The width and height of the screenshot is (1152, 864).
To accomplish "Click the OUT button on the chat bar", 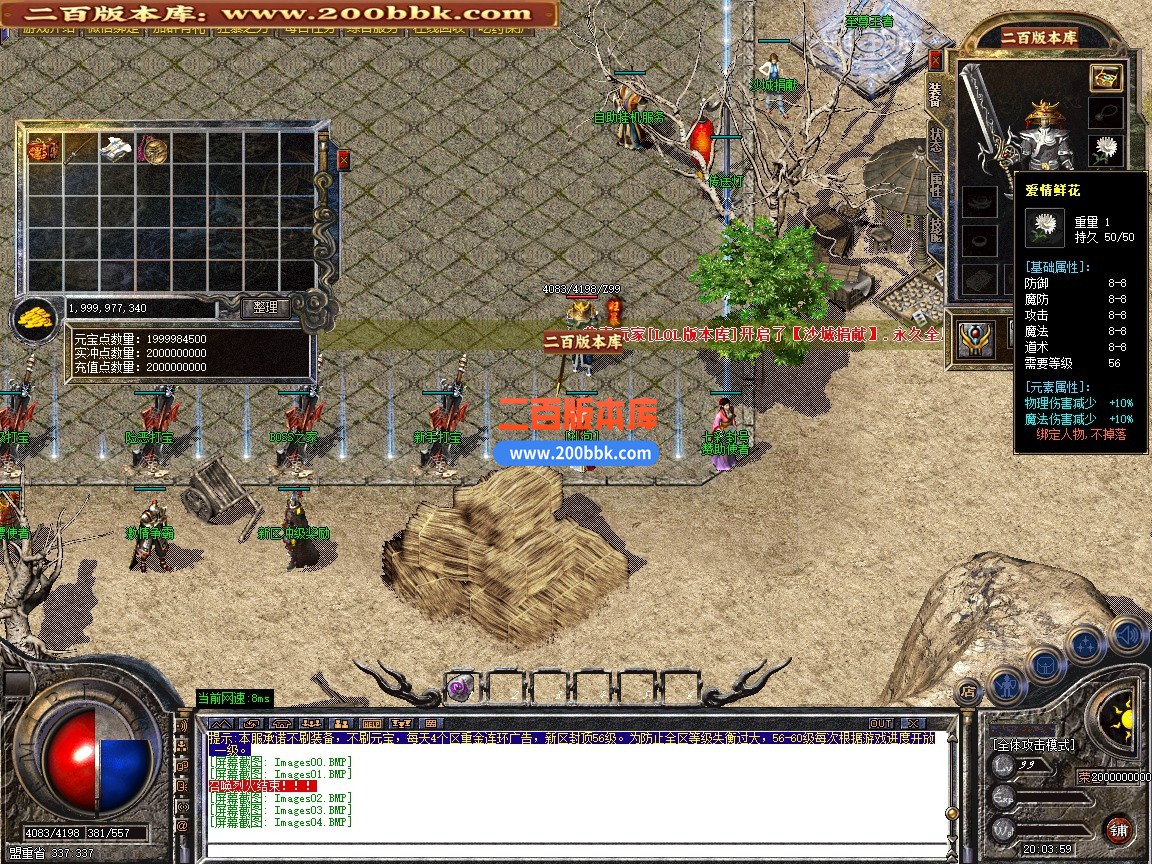I will point(881,723).
